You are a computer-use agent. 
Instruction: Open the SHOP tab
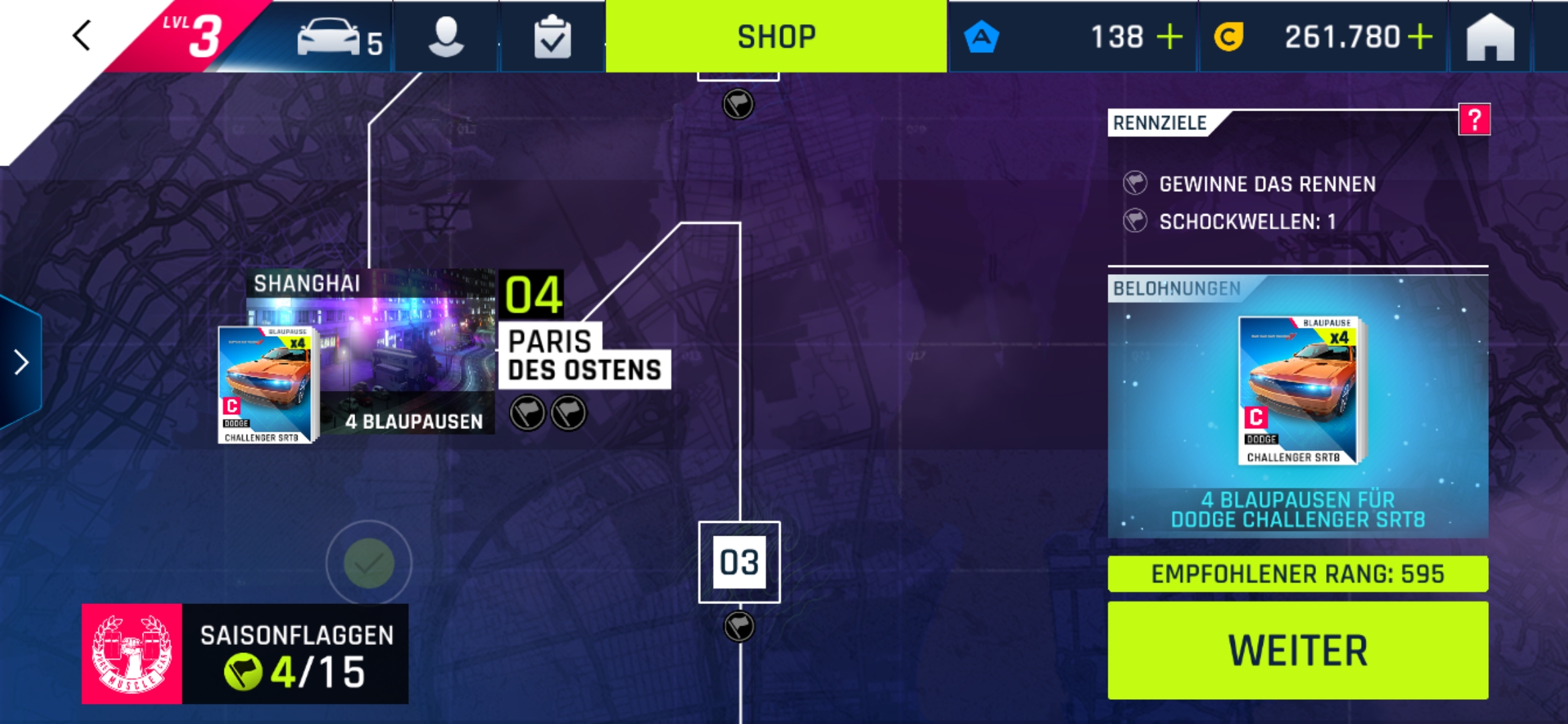pos(776,36)
